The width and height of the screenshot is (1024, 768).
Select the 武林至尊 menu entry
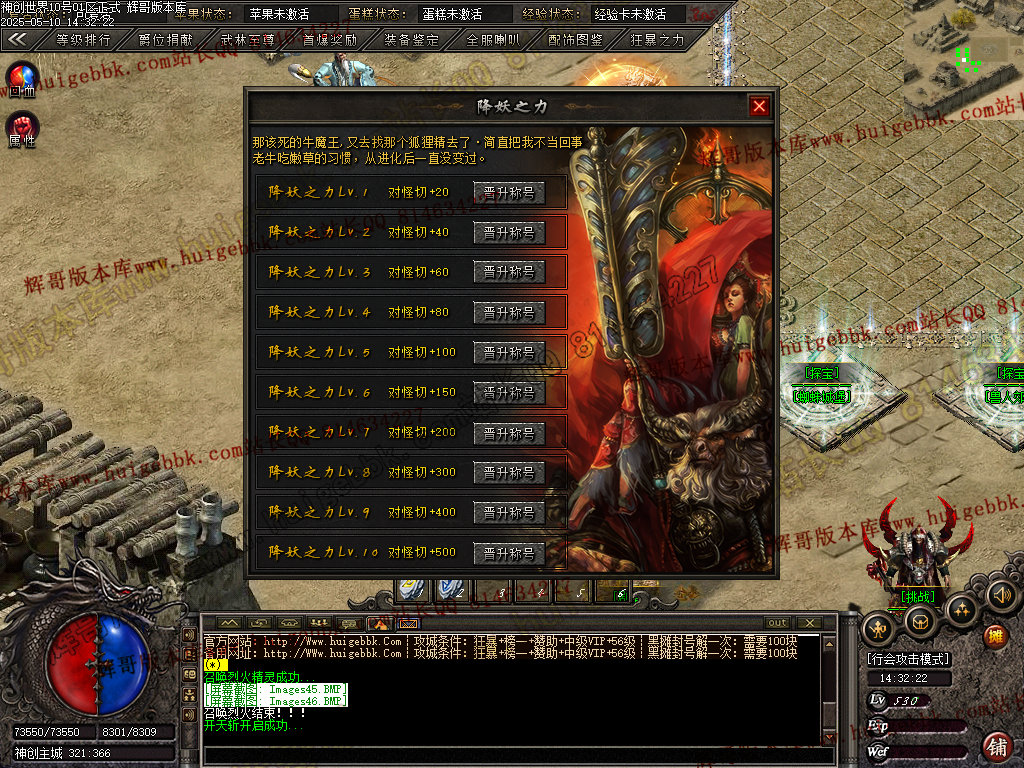[248, 40]
